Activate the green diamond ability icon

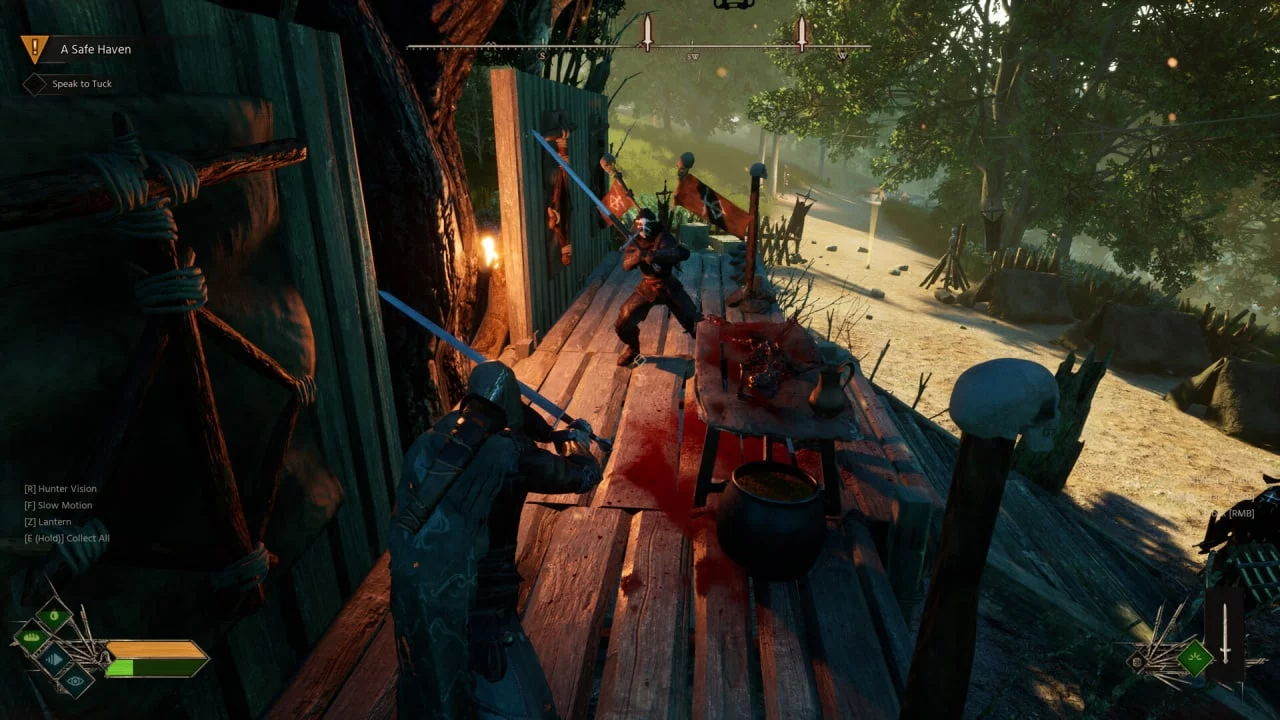click(x=1194, y=657)
